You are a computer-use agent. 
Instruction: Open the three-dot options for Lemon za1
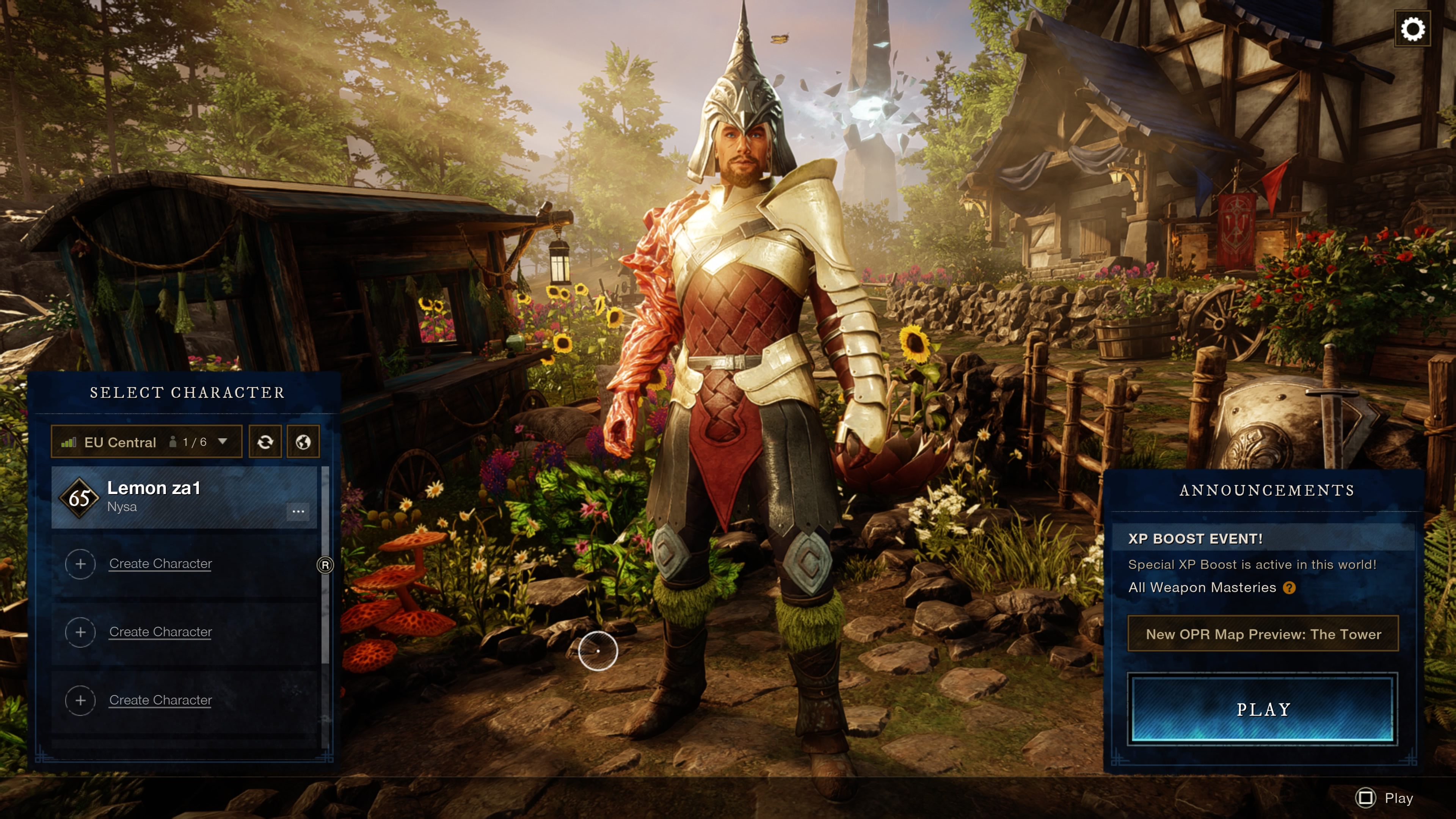tap(298, 511)
